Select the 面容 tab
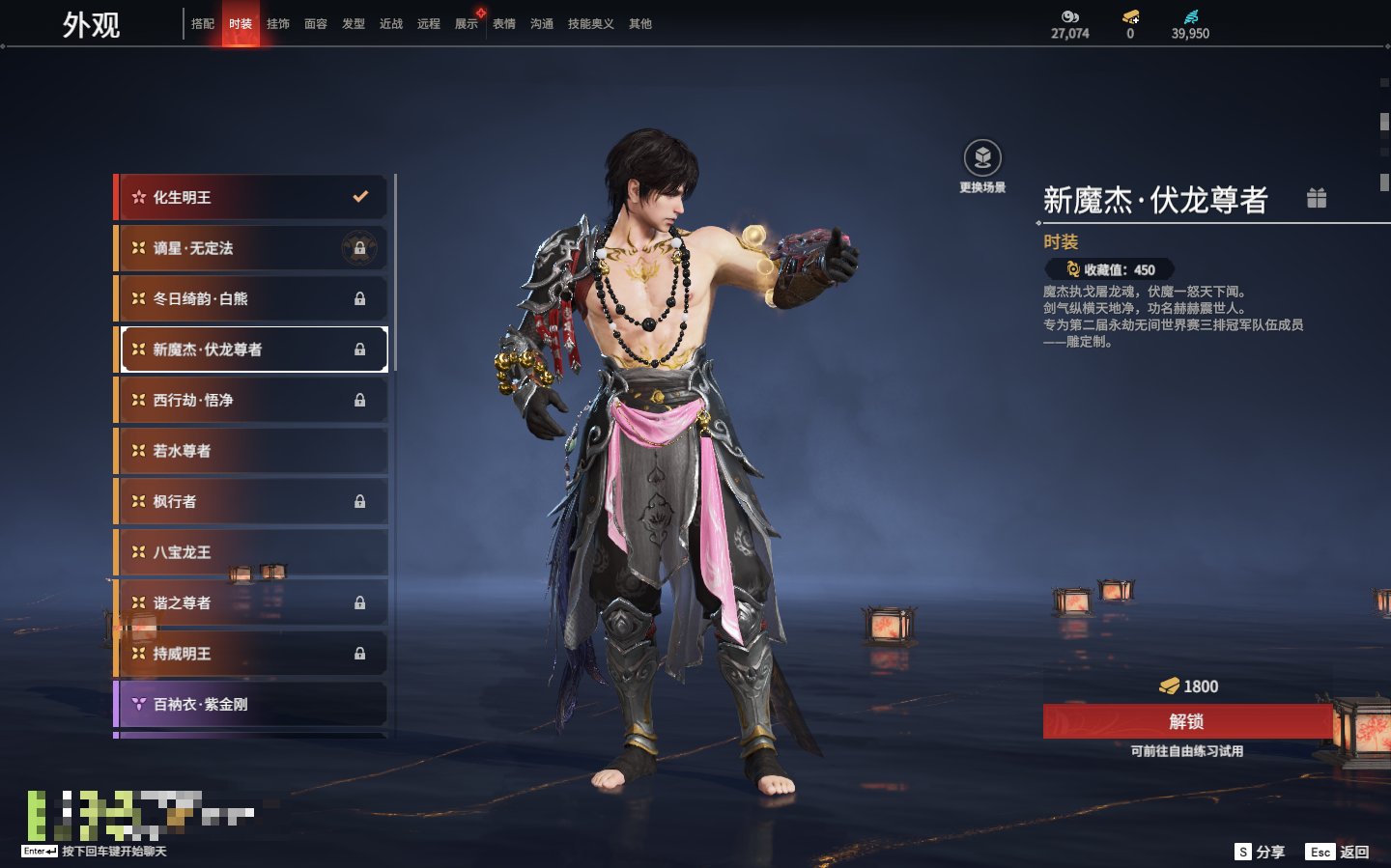 [316, 24]
